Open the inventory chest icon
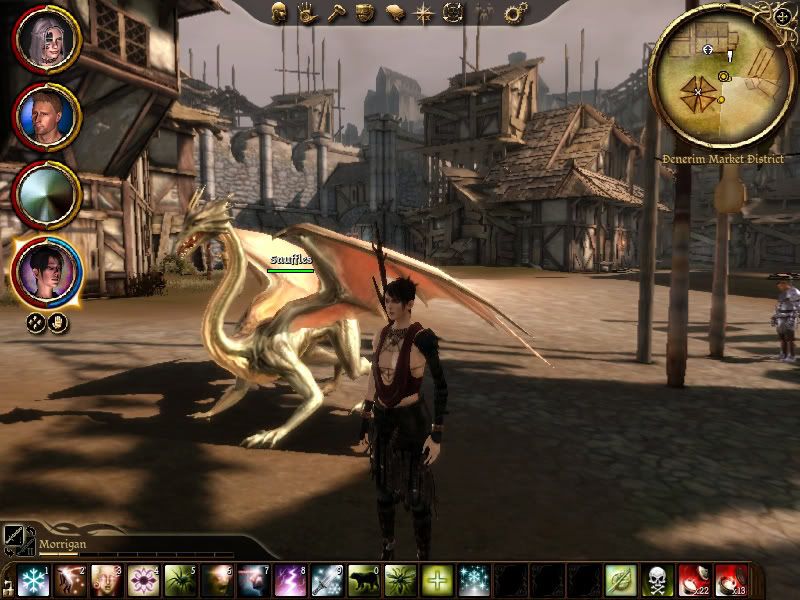Image resolution: width=800 pixels, height=600 pixels. click(365, 13)
